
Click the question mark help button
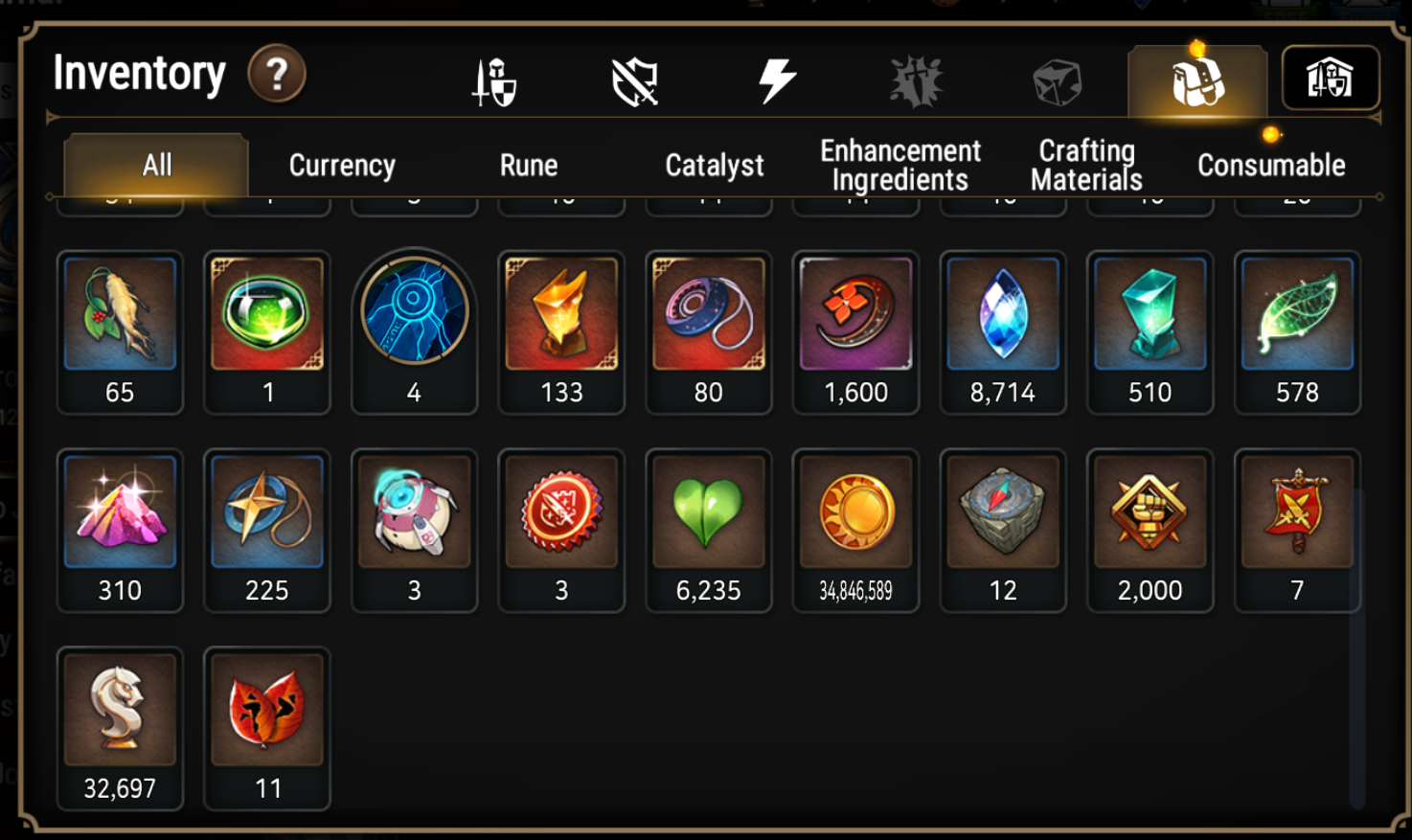(276, 75)
